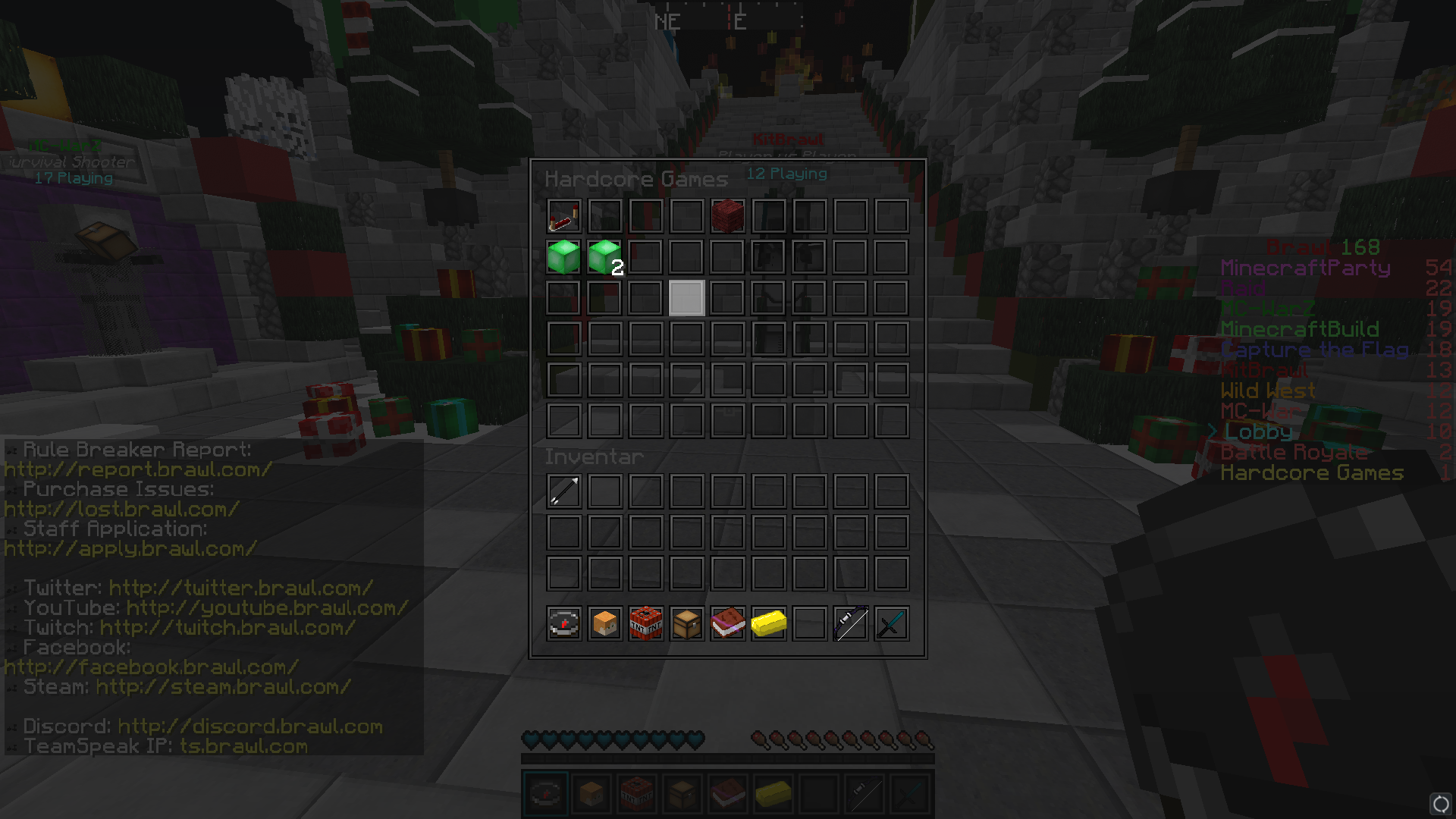Click the gold ingot in the inventory window

(x=768, y=623)
